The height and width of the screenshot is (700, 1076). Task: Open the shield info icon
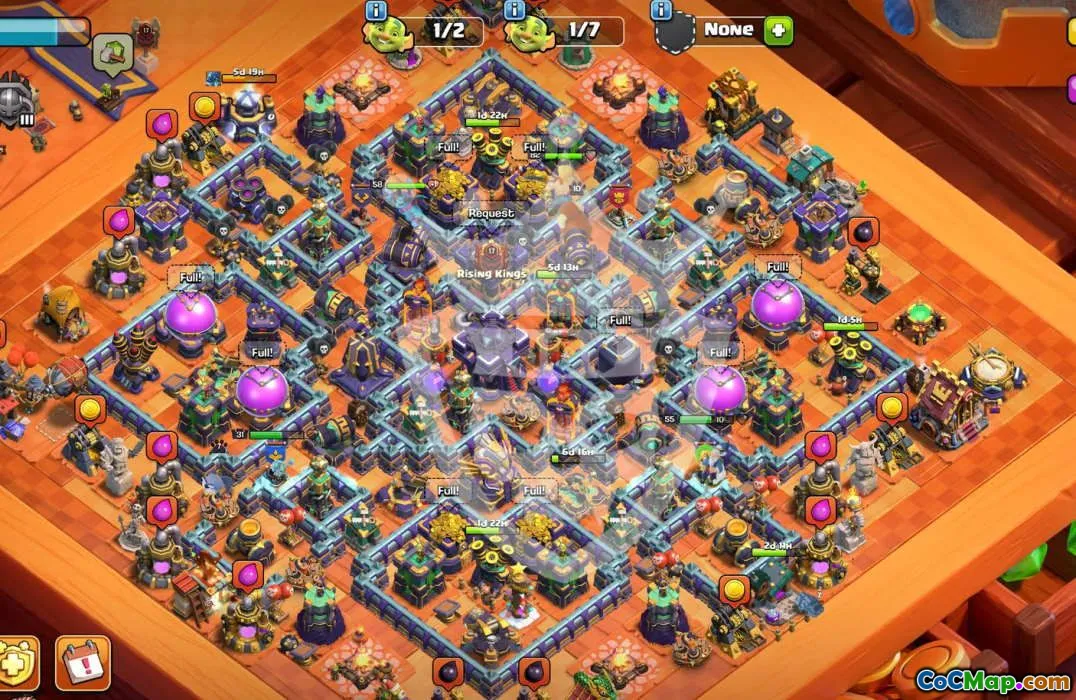click(x=661, y=11)
